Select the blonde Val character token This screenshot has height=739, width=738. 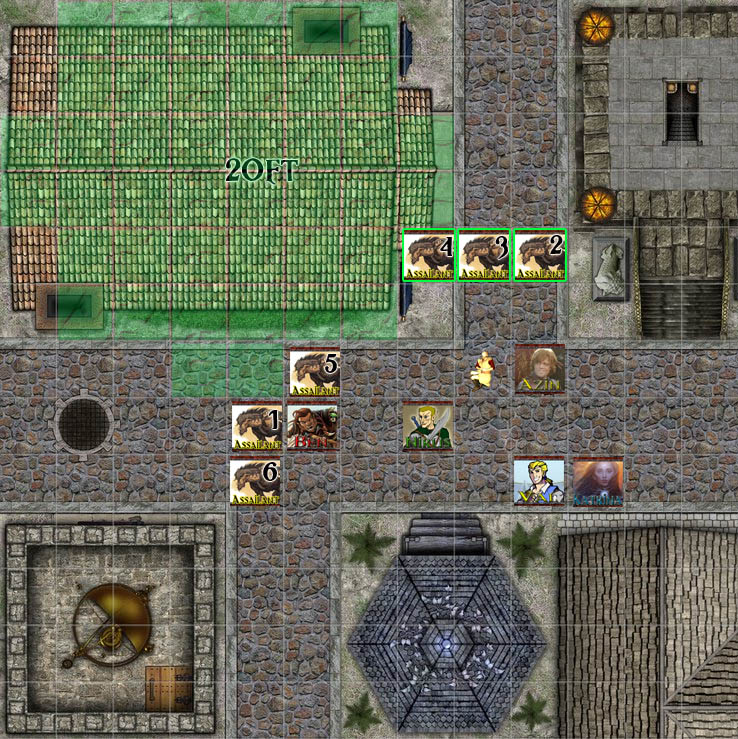(539, 482)
